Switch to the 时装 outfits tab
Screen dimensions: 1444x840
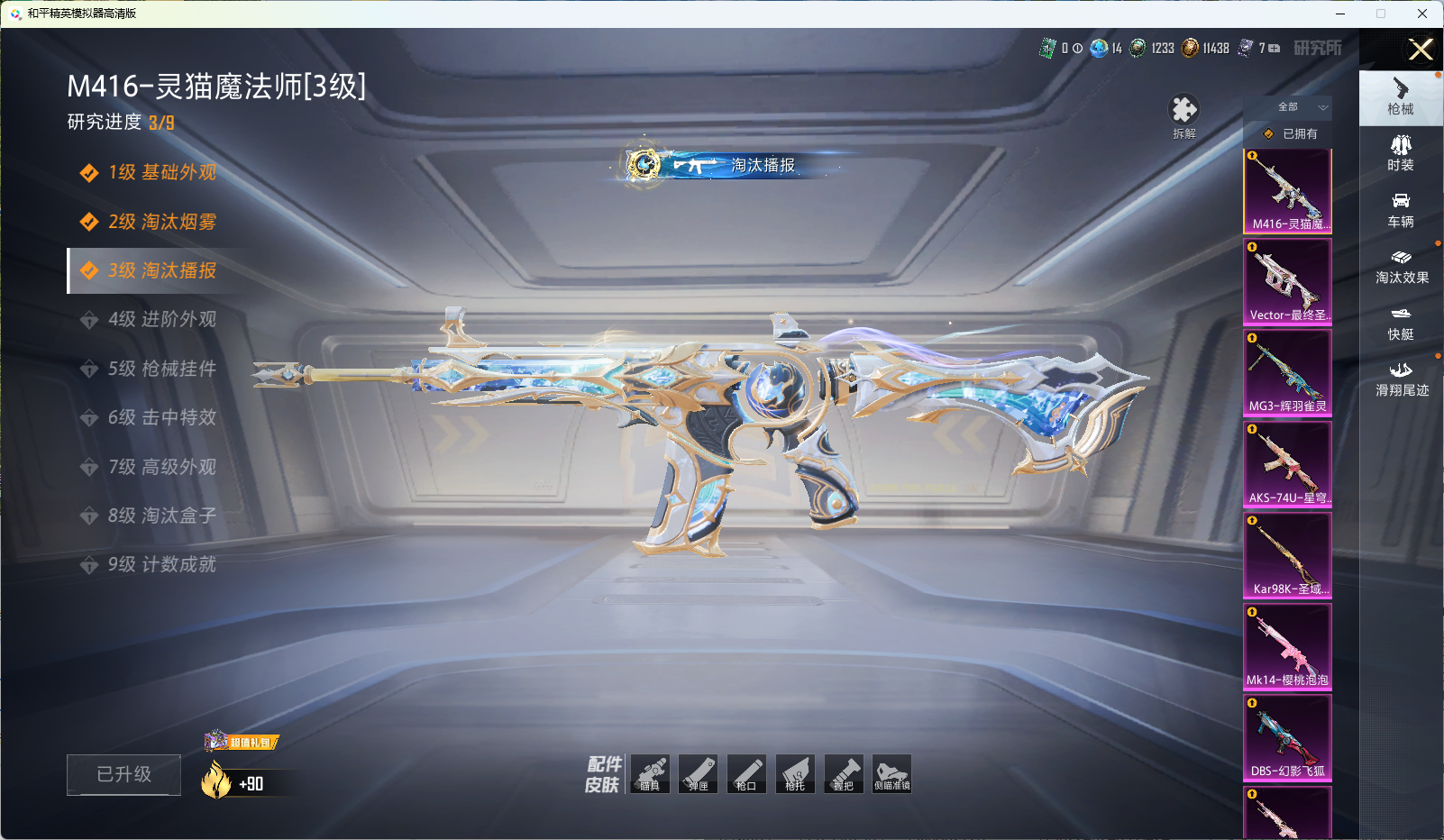click(1400, 152)
